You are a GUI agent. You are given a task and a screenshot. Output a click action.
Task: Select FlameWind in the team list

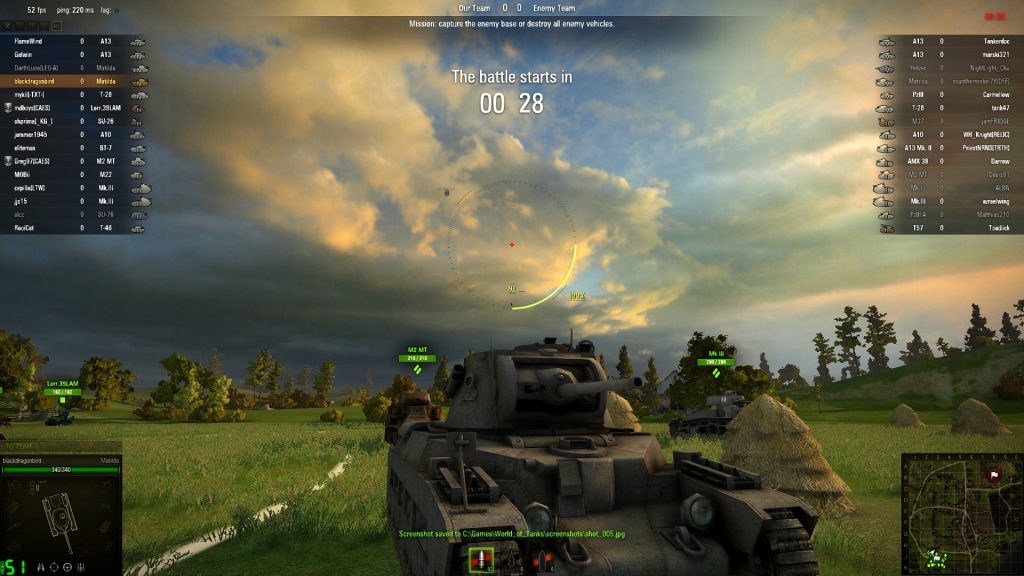click(76, 41)
